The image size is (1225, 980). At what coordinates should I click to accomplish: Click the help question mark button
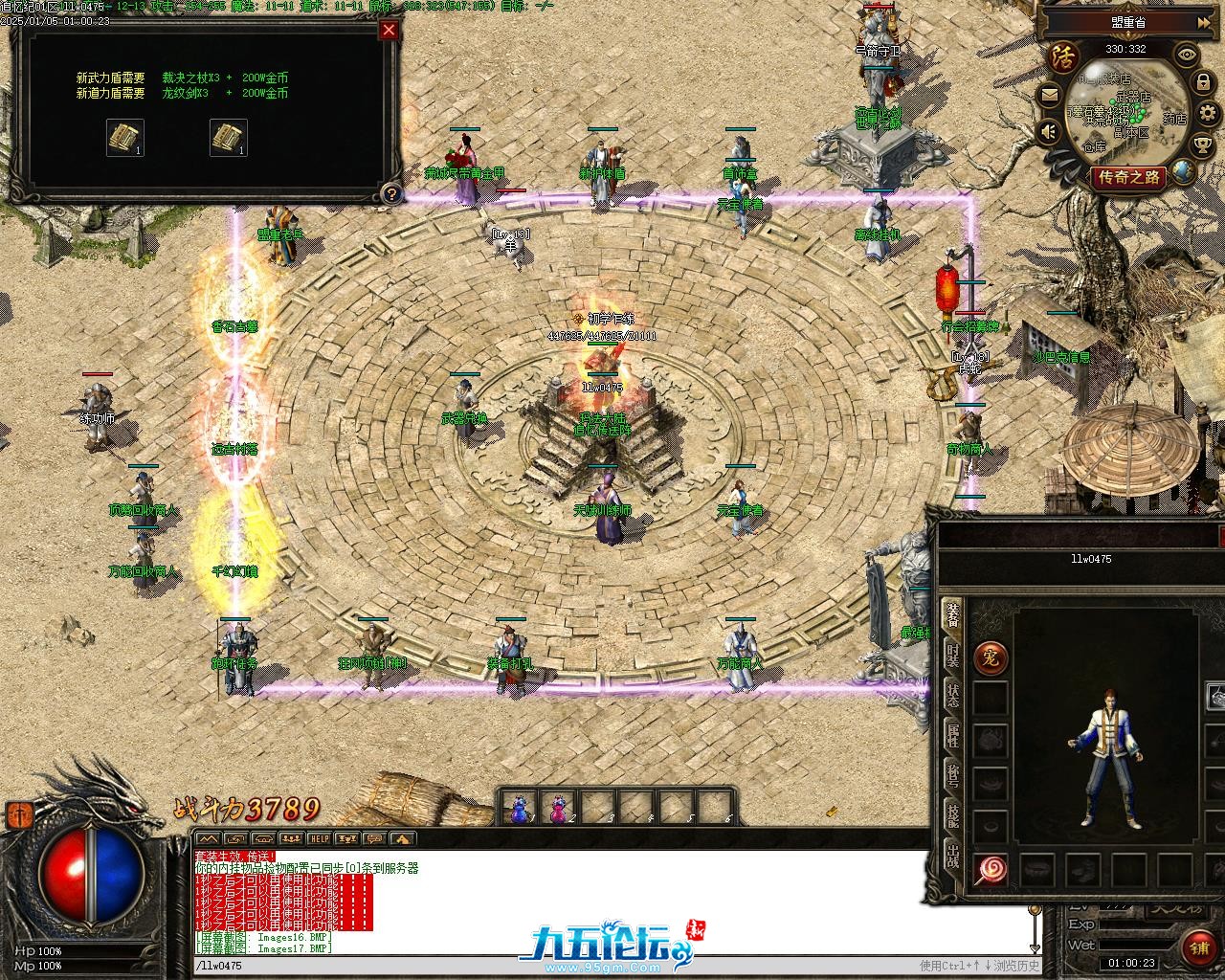[x=390, y=194]
